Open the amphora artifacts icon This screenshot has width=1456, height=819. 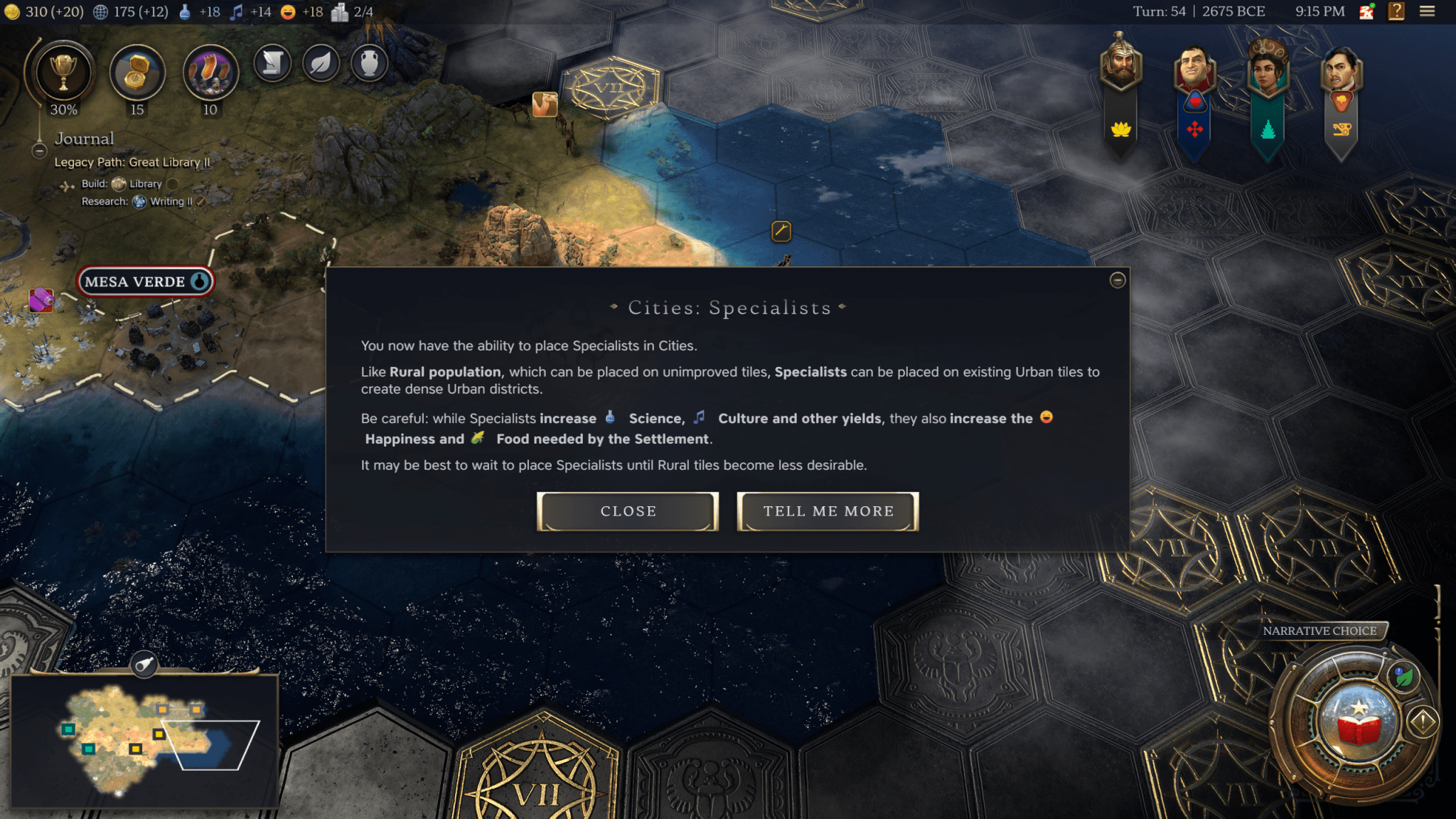[x=369, y=63]
